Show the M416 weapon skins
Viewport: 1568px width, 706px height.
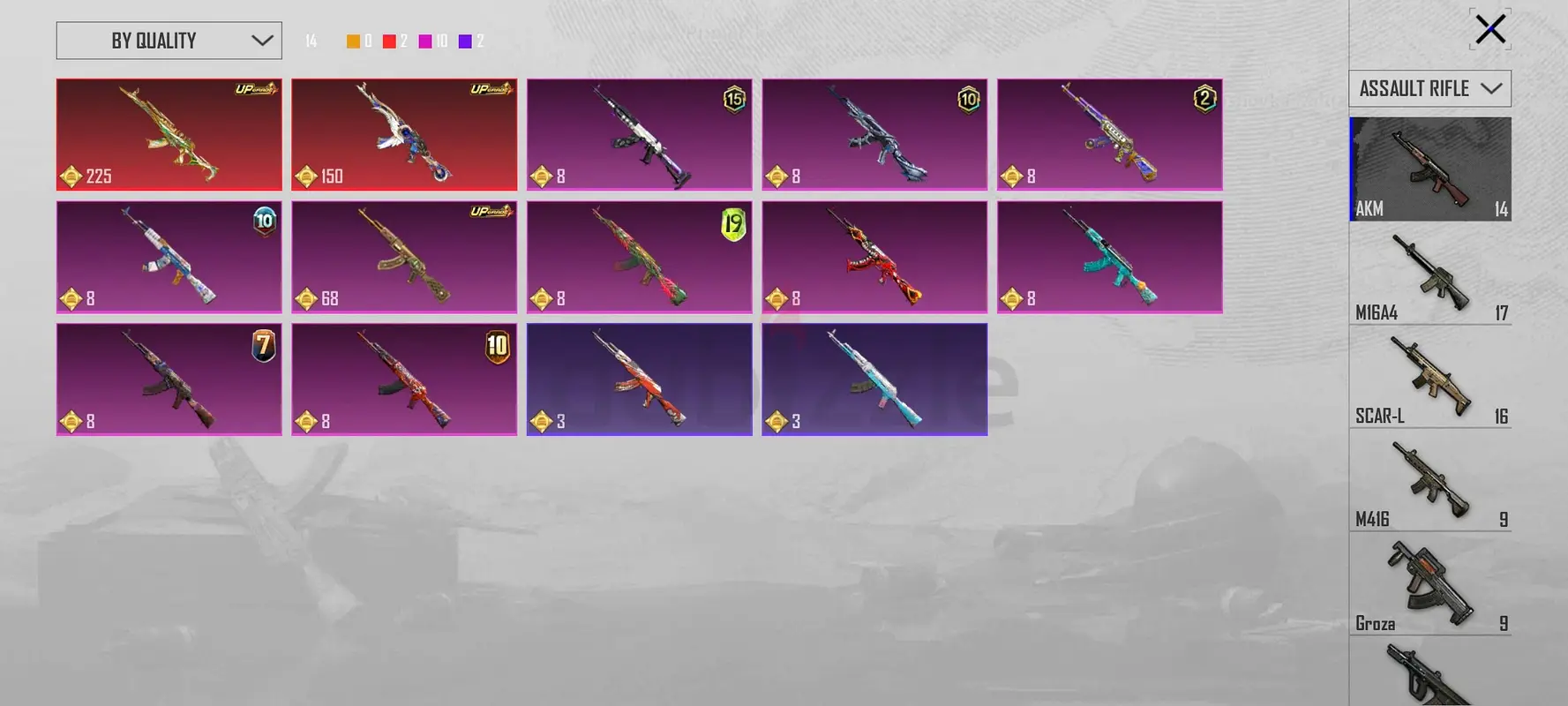click(x=1429, y=481)
